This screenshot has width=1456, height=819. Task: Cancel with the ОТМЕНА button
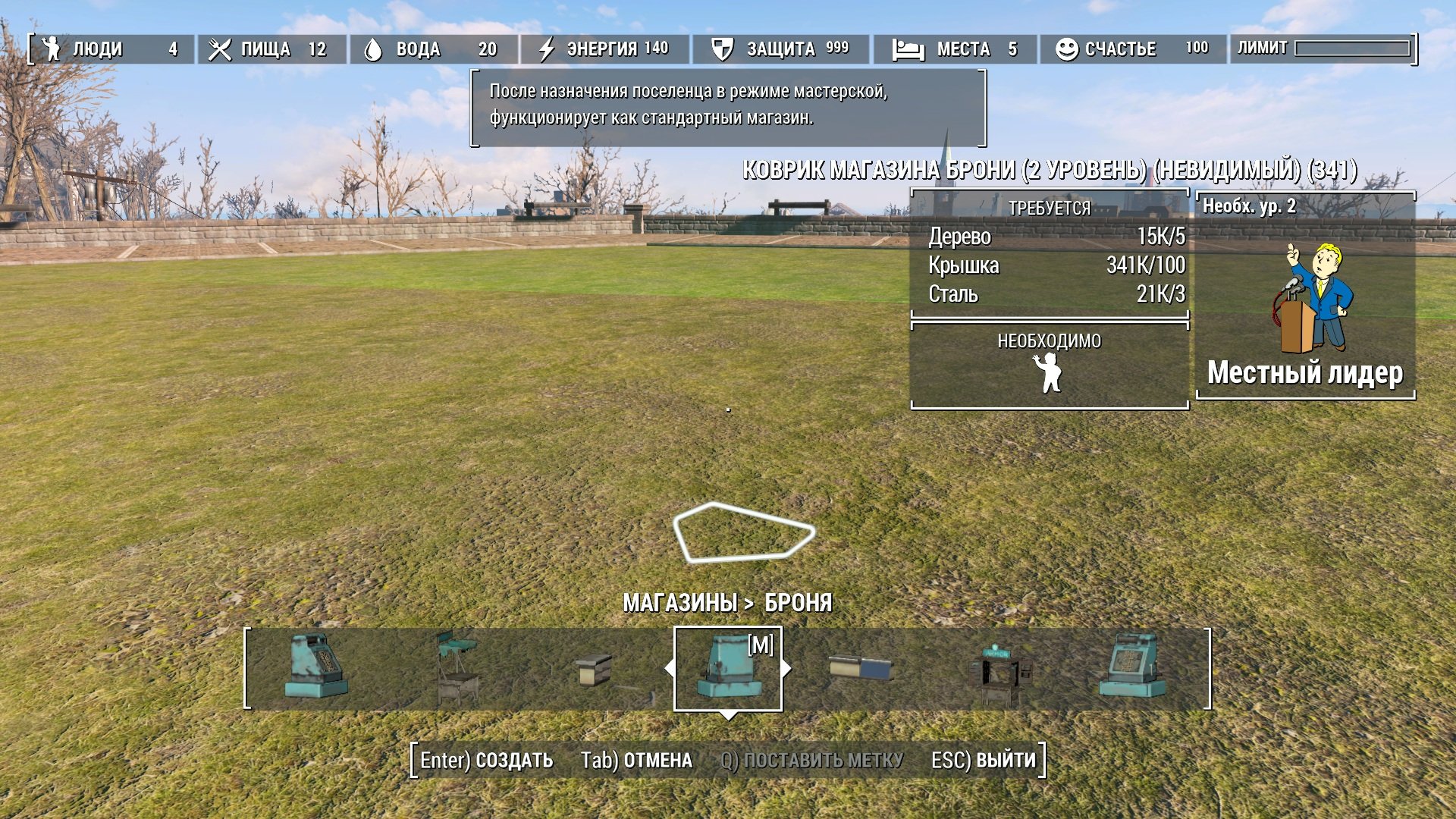tap(636, 760)
